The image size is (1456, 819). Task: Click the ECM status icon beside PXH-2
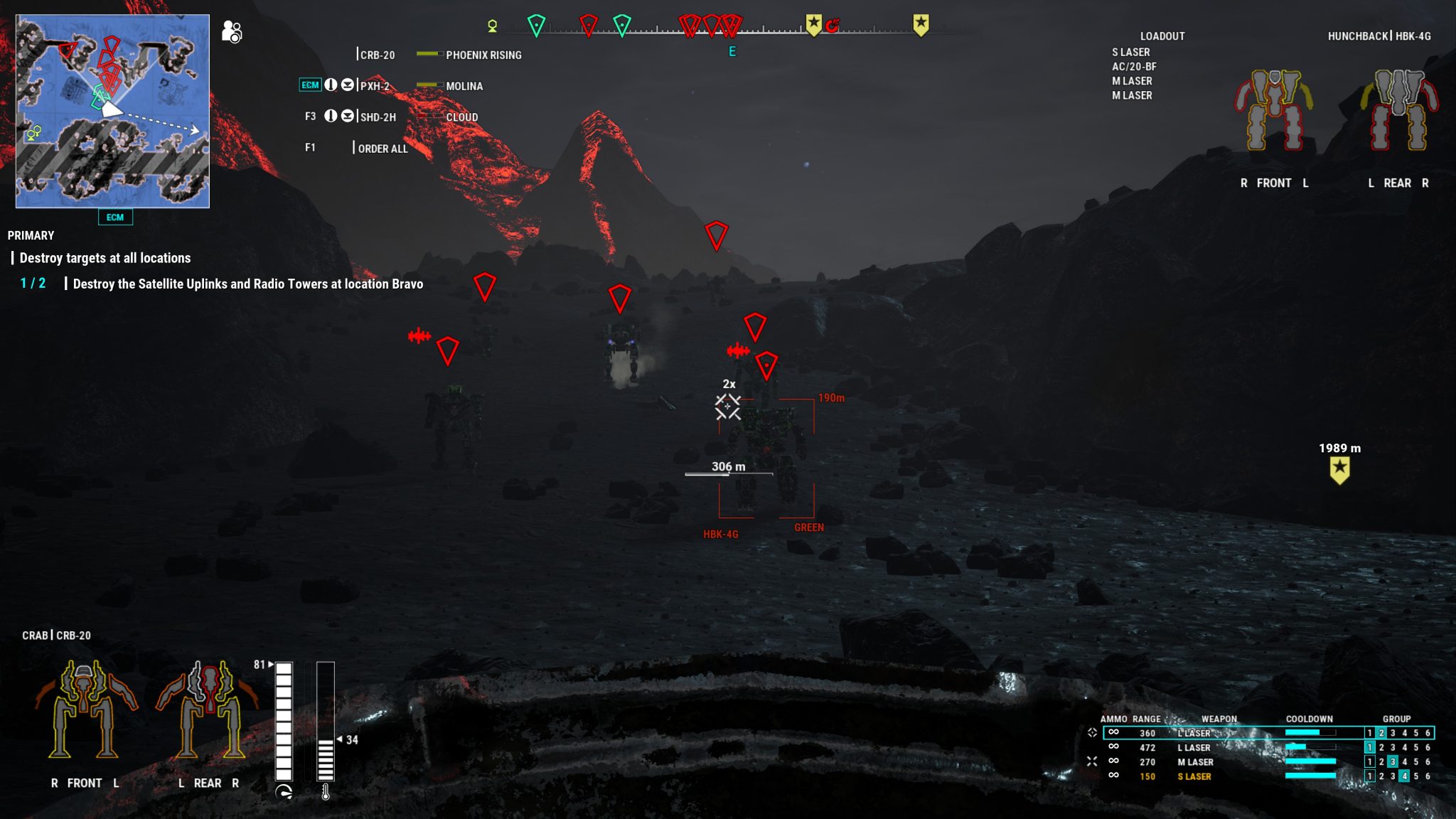click(311, 85)
